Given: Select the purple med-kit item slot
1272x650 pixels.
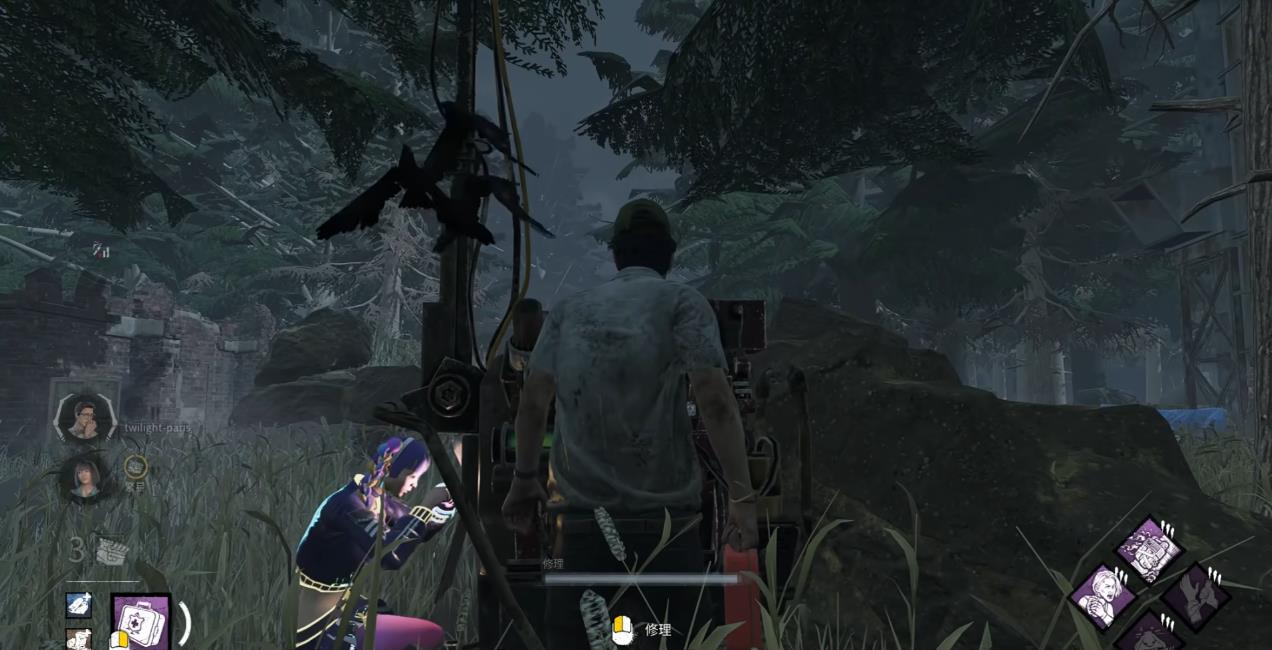Looking at the screenshot, I should (140, 623).
